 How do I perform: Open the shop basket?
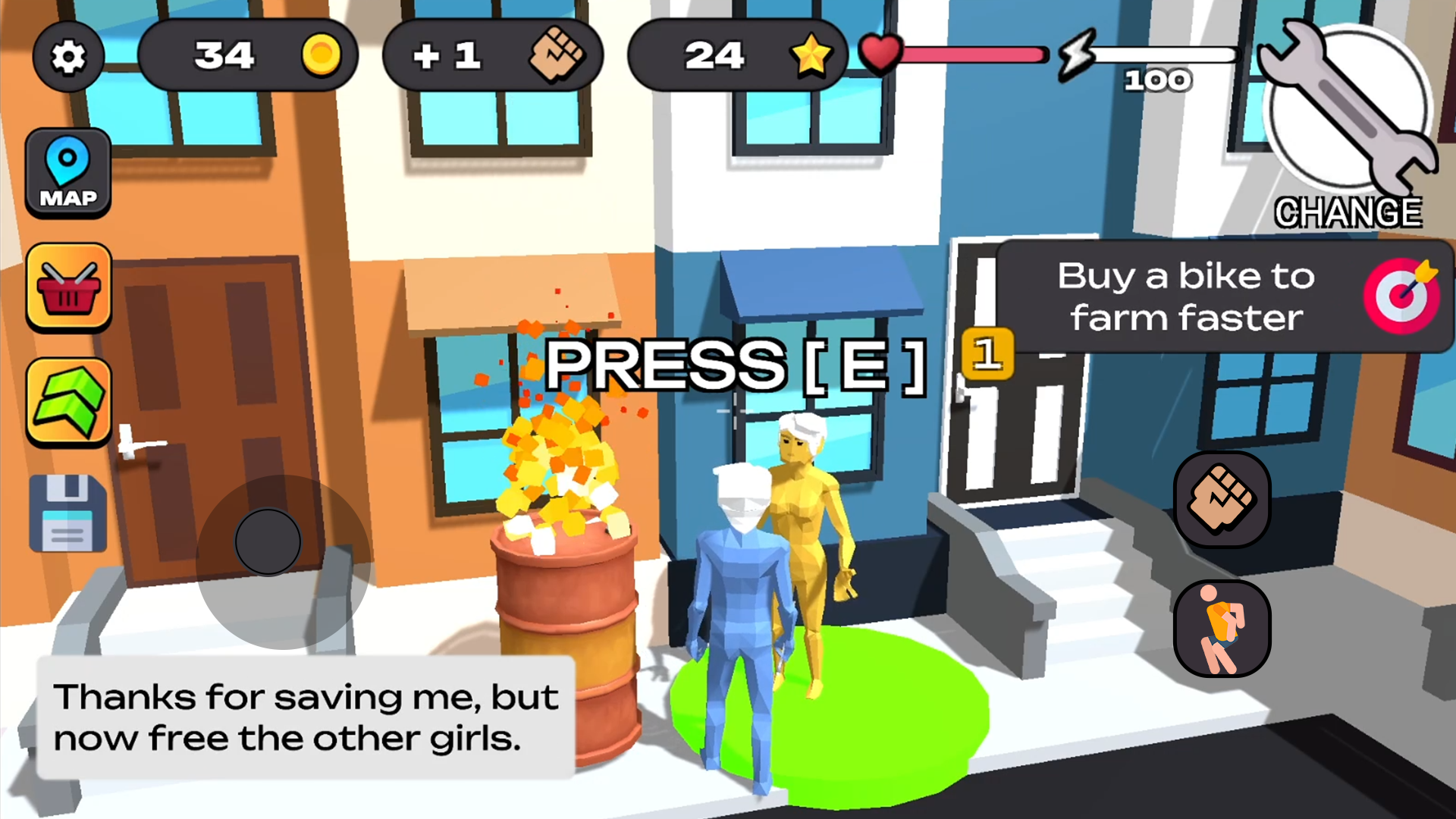click(68, 287)
